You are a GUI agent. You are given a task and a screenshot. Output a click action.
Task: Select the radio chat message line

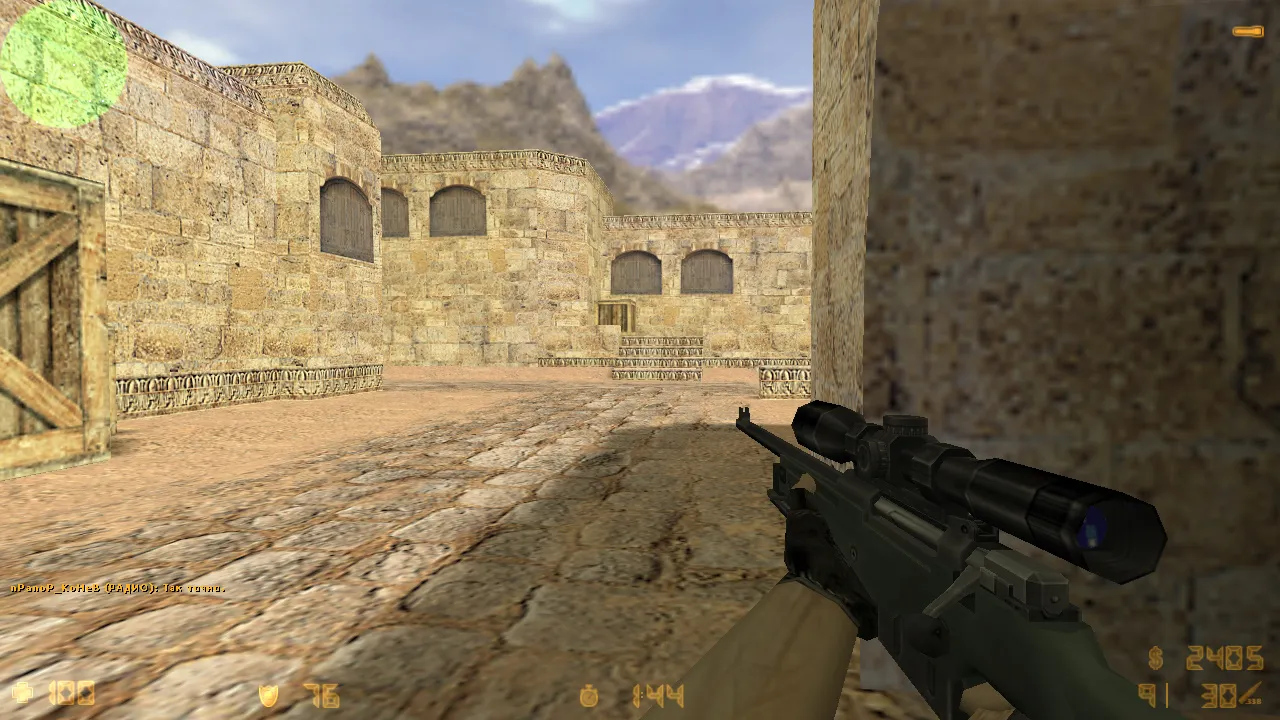(x=119, y=588)
